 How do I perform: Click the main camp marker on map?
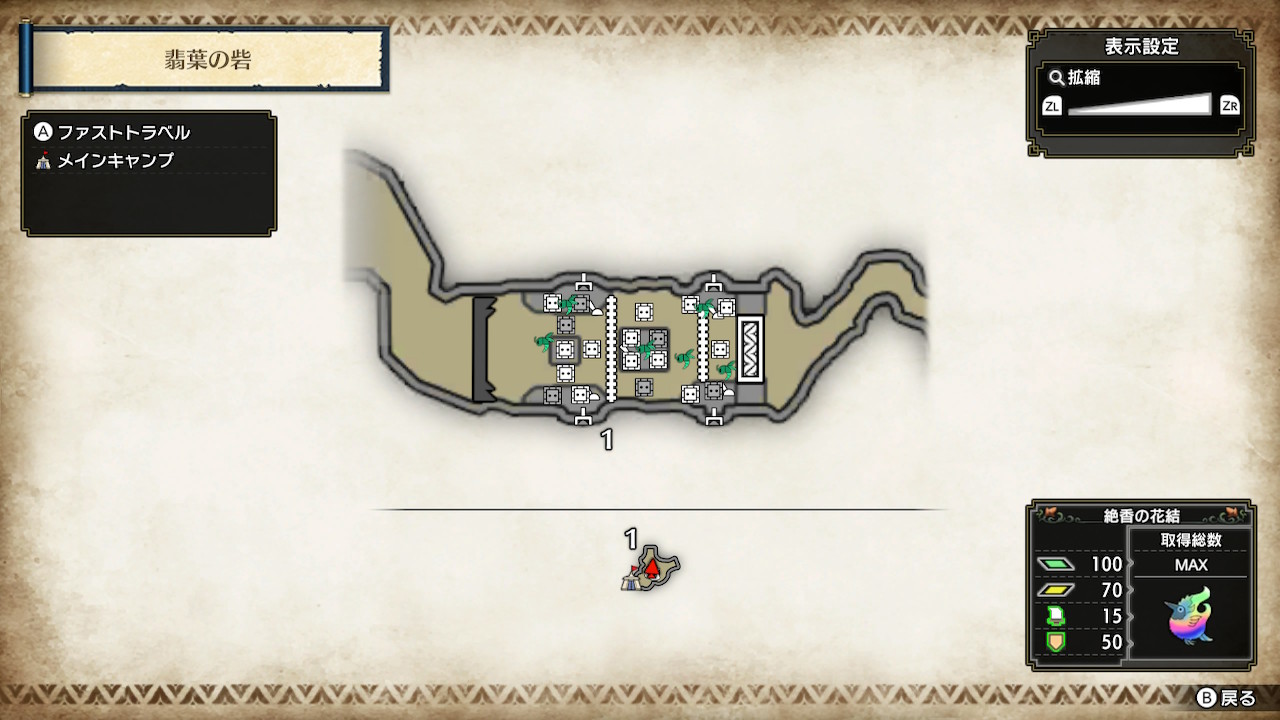click(x=632, y=578)
